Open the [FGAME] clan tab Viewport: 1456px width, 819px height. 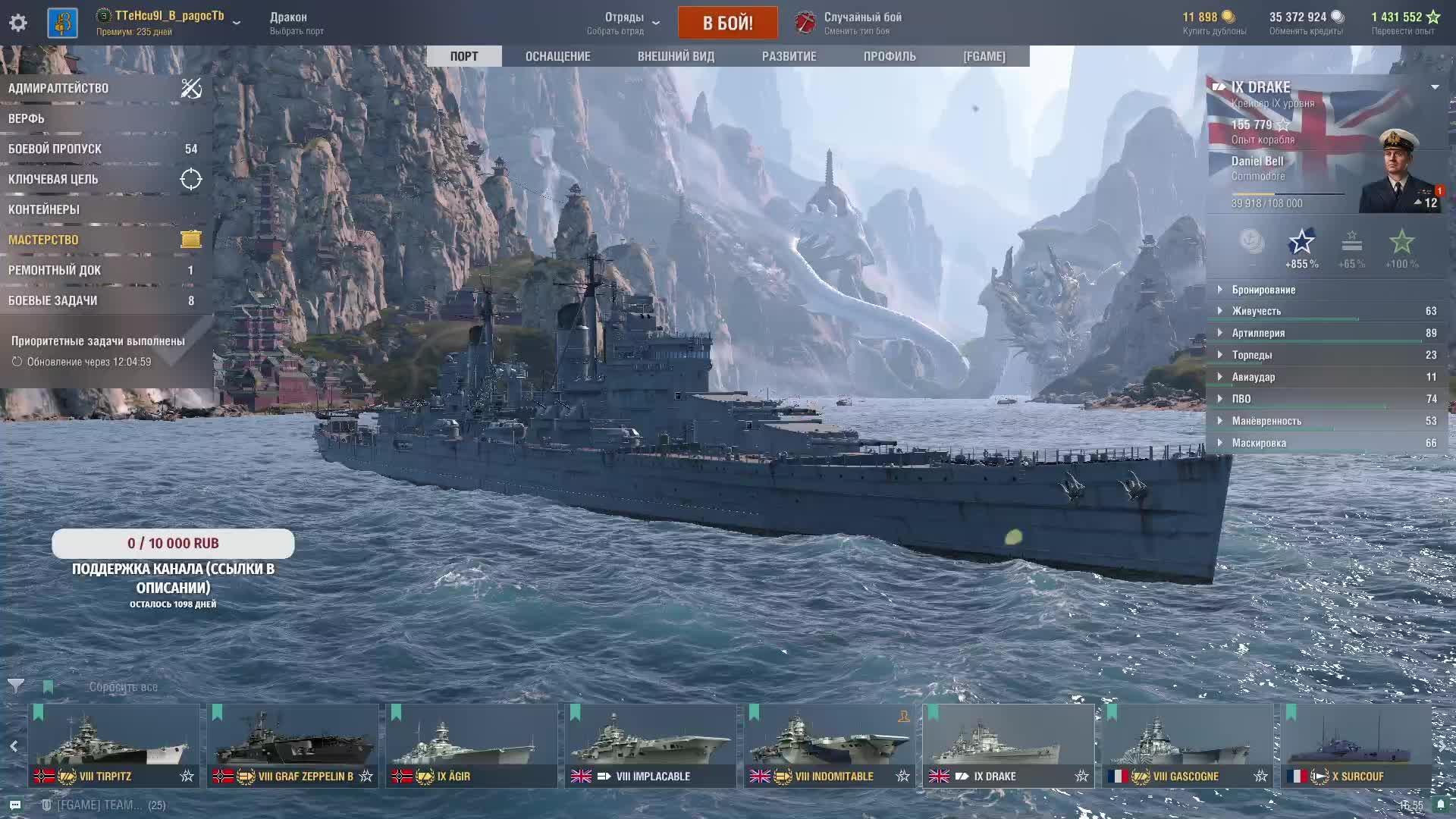coord(984,56)
